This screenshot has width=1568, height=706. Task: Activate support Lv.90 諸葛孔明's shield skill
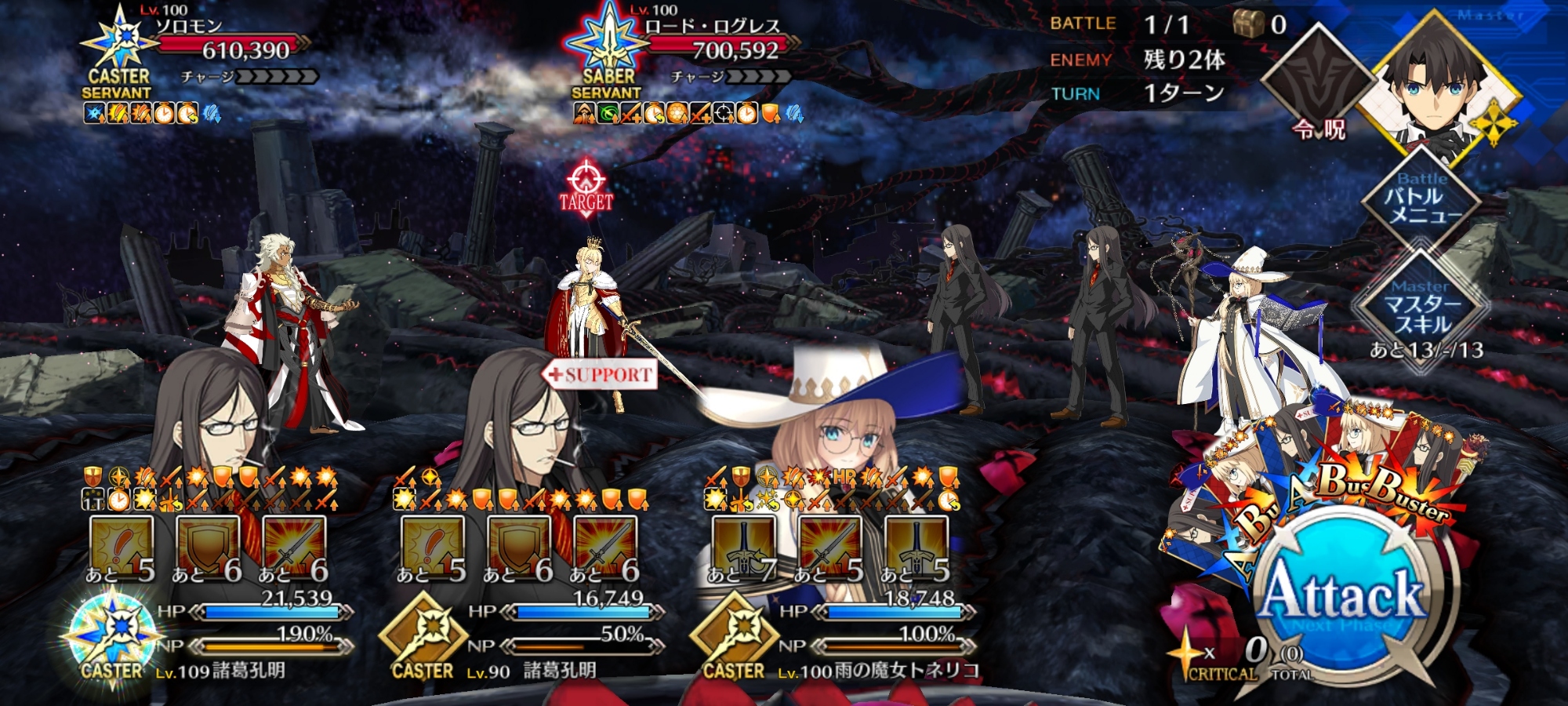tap(518, 547)
